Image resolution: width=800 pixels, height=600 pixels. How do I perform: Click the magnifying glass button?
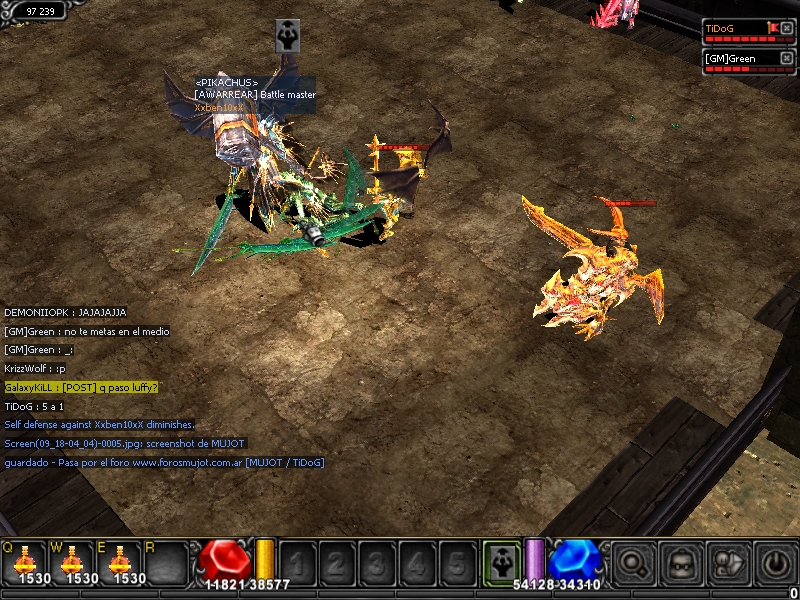click(x=632, y=562)
